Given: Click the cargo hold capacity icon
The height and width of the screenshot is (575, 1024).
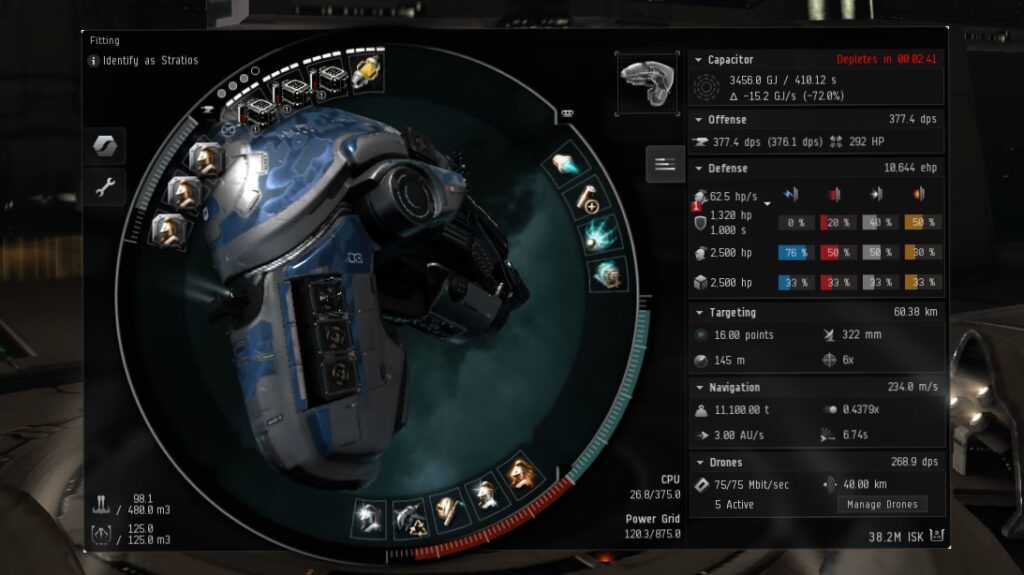Looking at the screenshot, I should 101,503.
